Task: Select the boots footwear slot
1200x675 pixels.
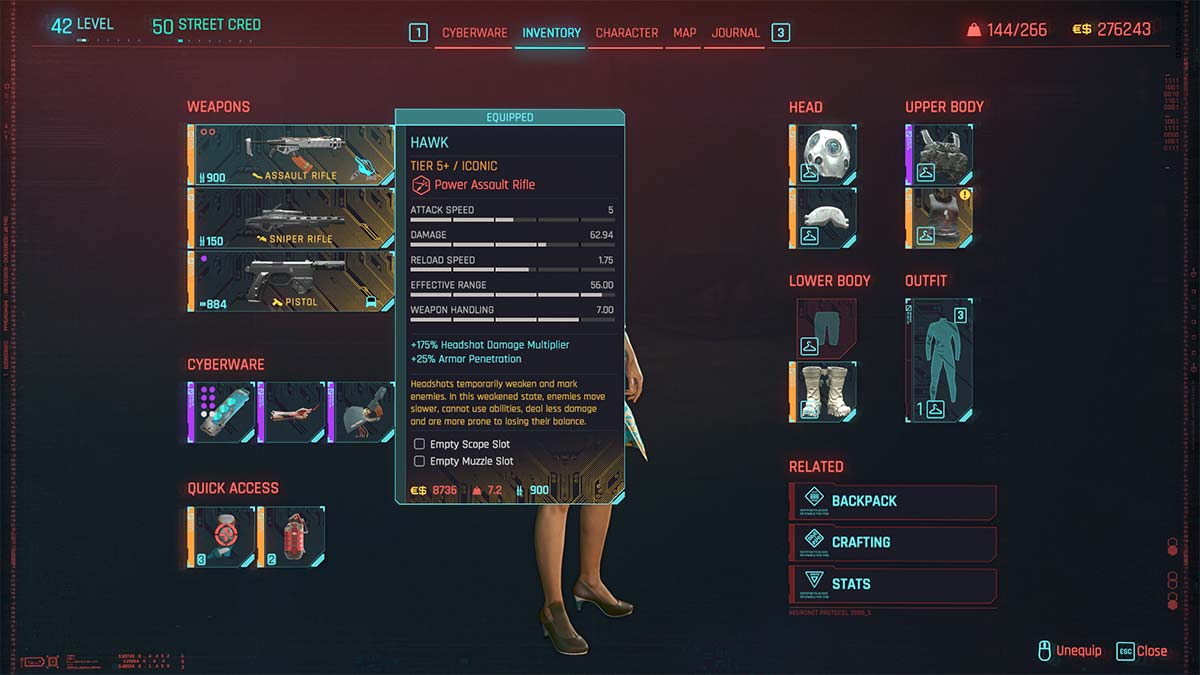Action: (x=823, y=391)
